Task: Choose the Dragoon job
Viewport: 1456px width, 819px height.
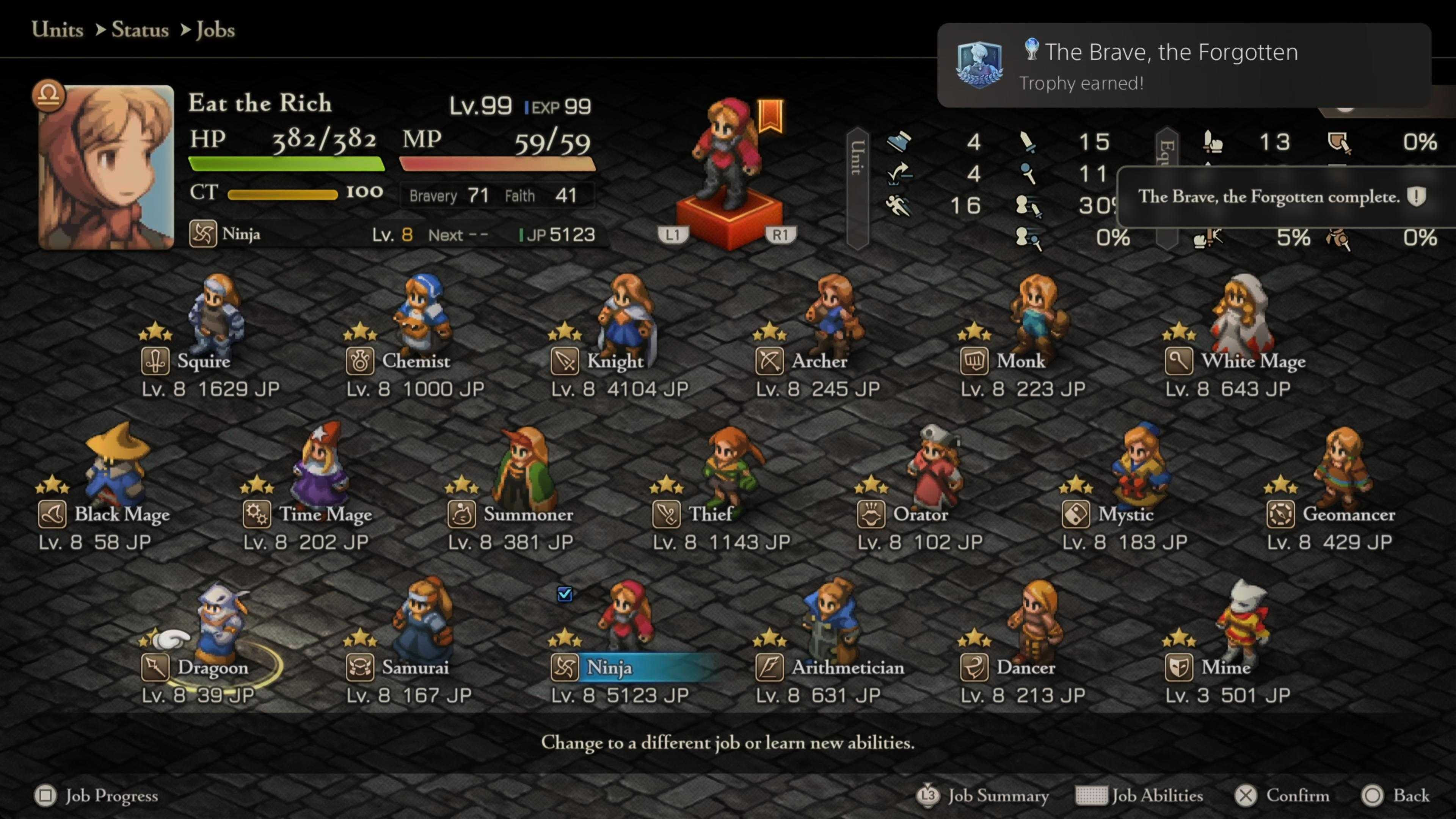Action: tap(212, 667)
